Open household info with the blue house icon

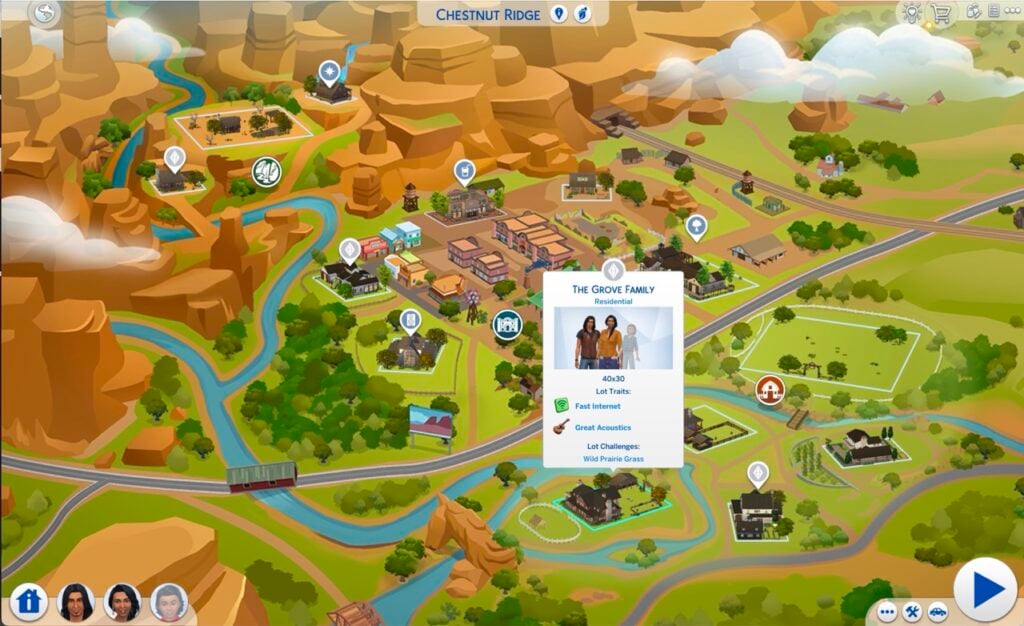pyautogui.click(x=30, y=602)
